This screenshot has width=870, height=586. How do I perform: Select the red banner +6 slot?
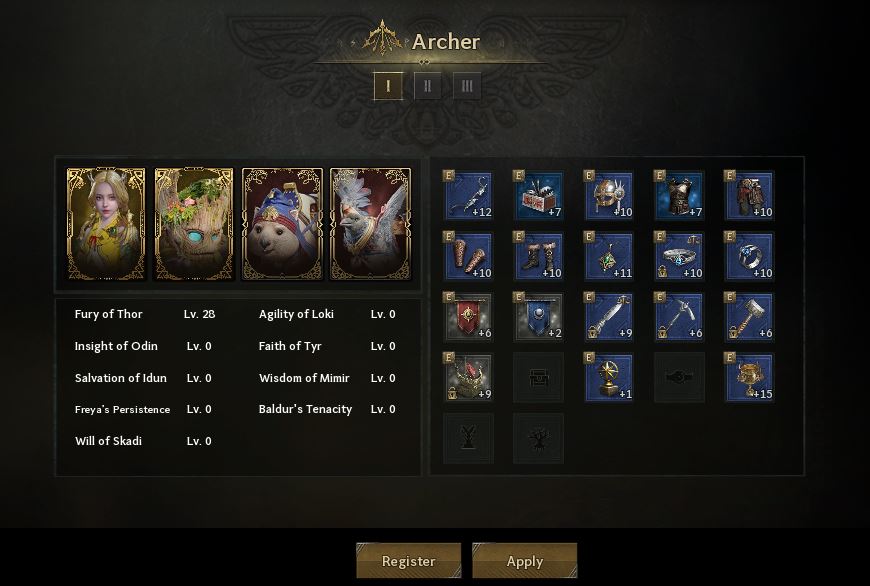[x=468, y=317]
